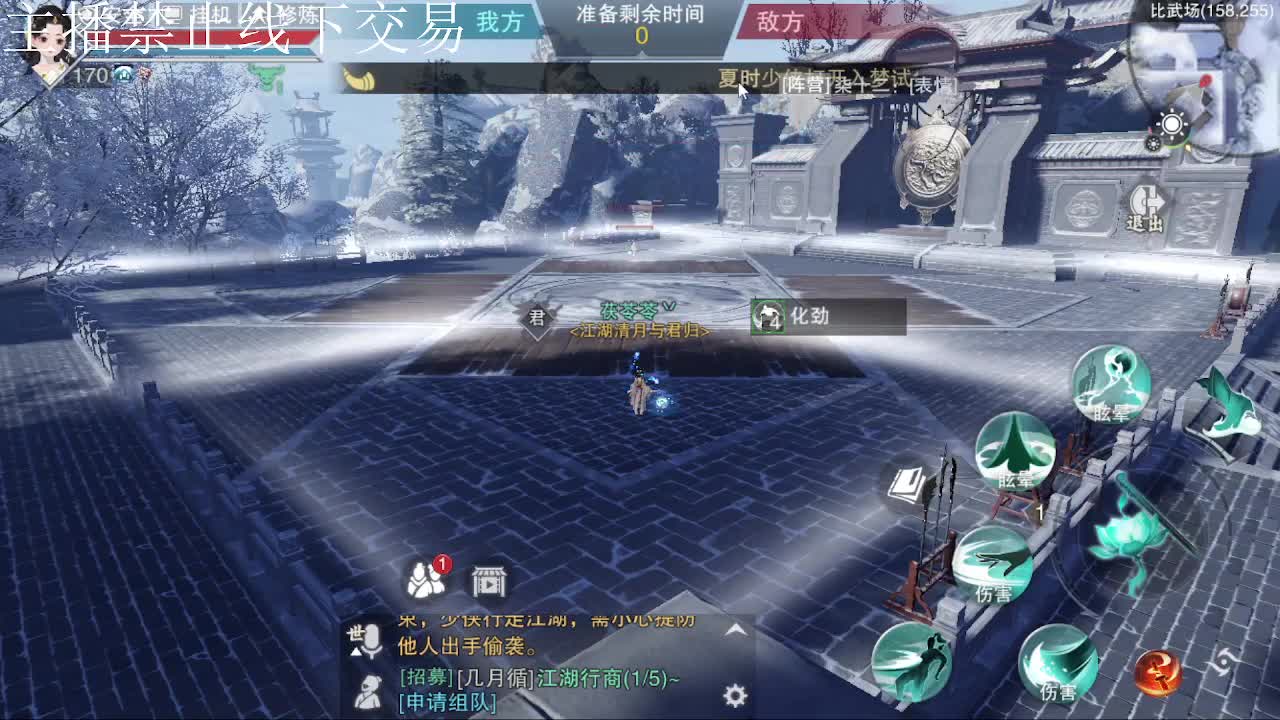Click the 化劲 buff icon beside player nameplate
Screen dimensions: 1280x720
coord(769,316)
